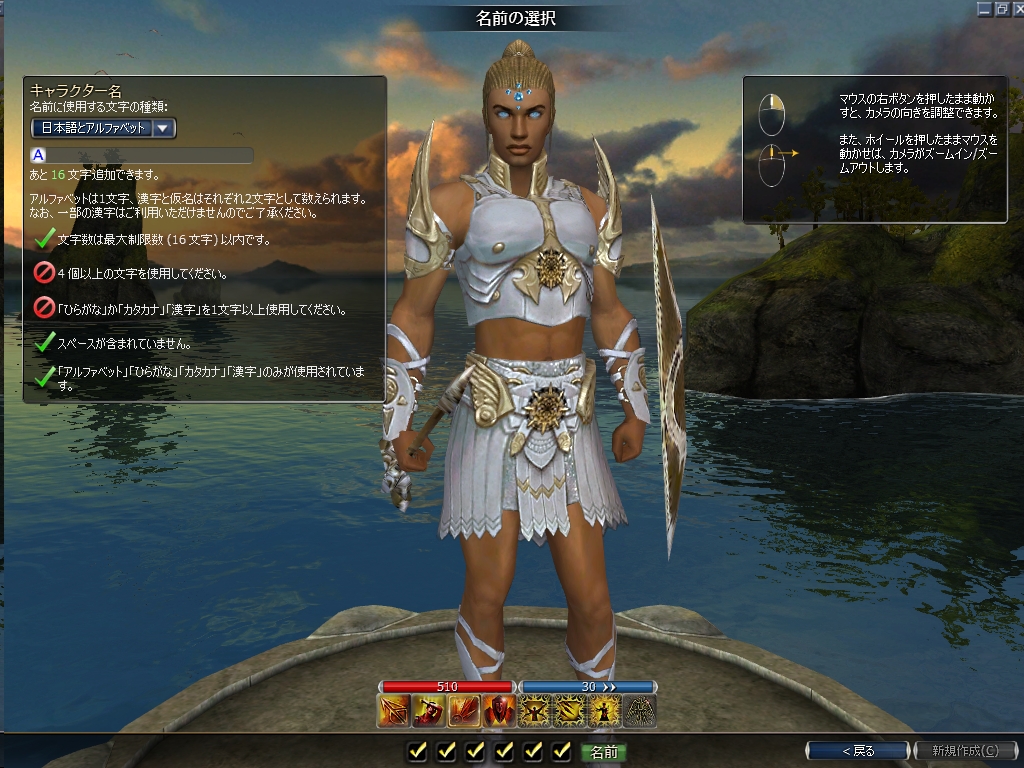Go back with the 戻る button
The width and height of the screenshot is (1024, 768).
[857, 750]
